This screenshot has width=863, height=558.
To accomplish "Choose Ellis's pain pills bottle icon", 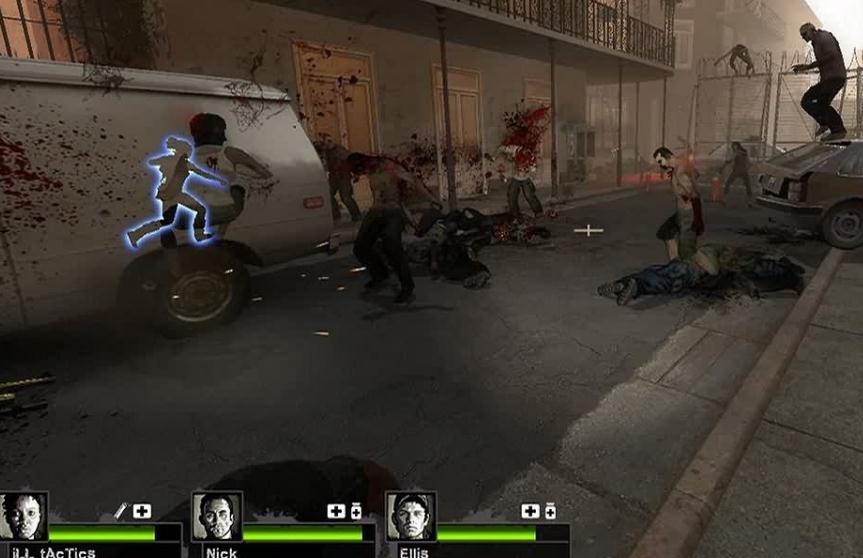I will pos(550,511).
